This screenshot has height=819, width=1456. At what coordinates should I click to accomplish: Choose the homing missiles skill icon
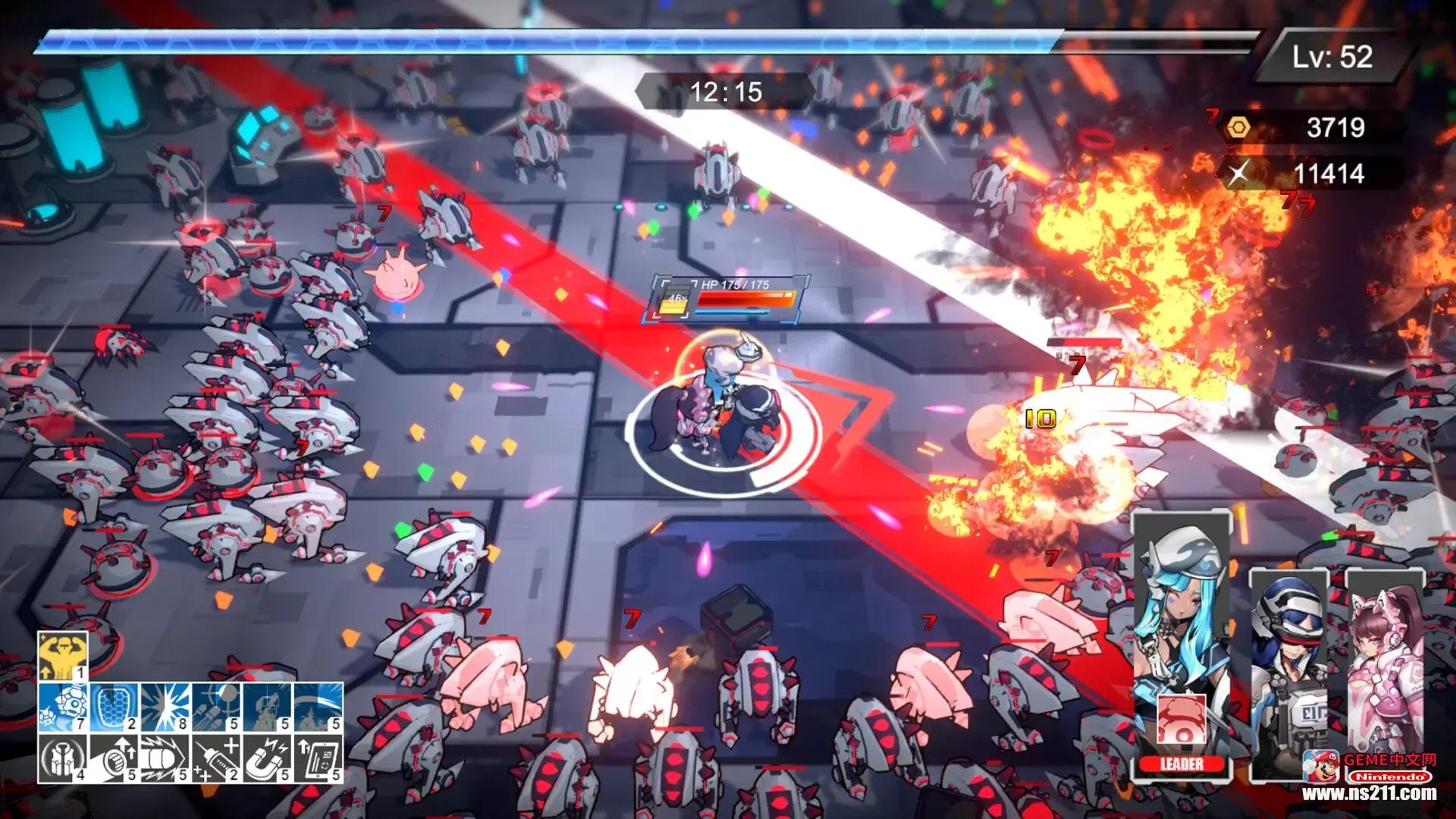tap(216, 707)
